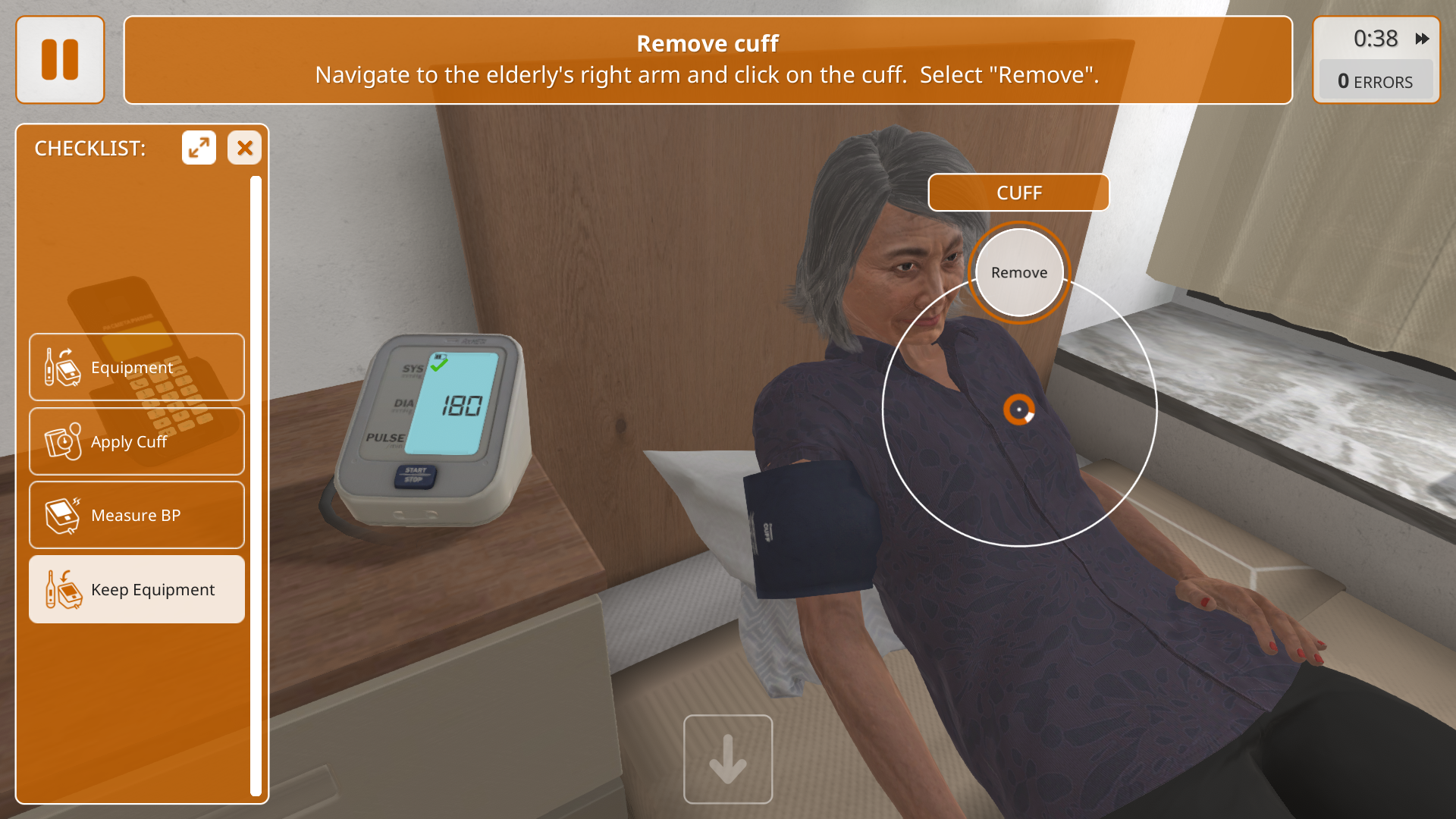Click the down arrow navigation button

coord(728,759)
